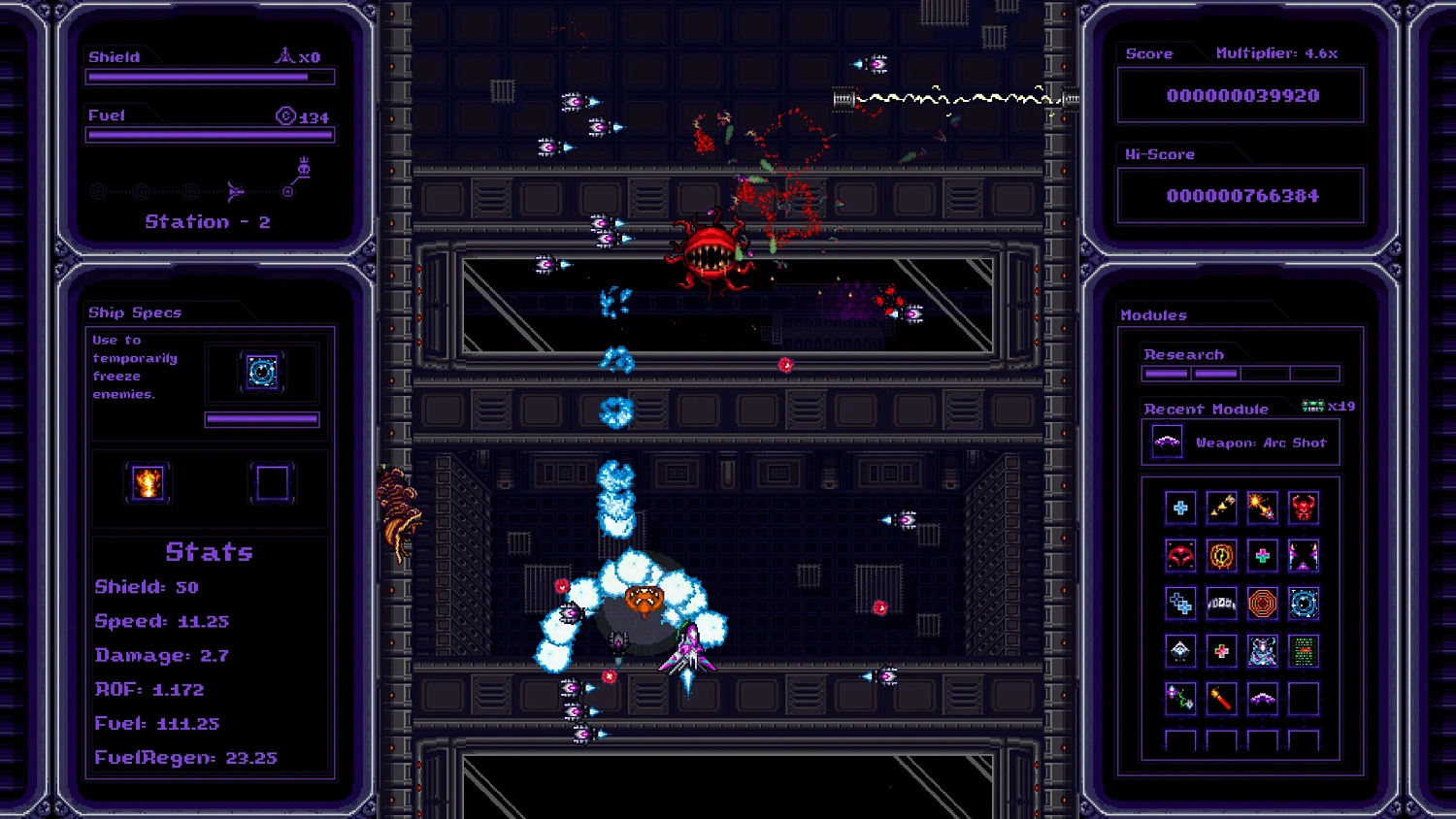
Task: Expand the Ship Specs section
Action: click(136, 311)
